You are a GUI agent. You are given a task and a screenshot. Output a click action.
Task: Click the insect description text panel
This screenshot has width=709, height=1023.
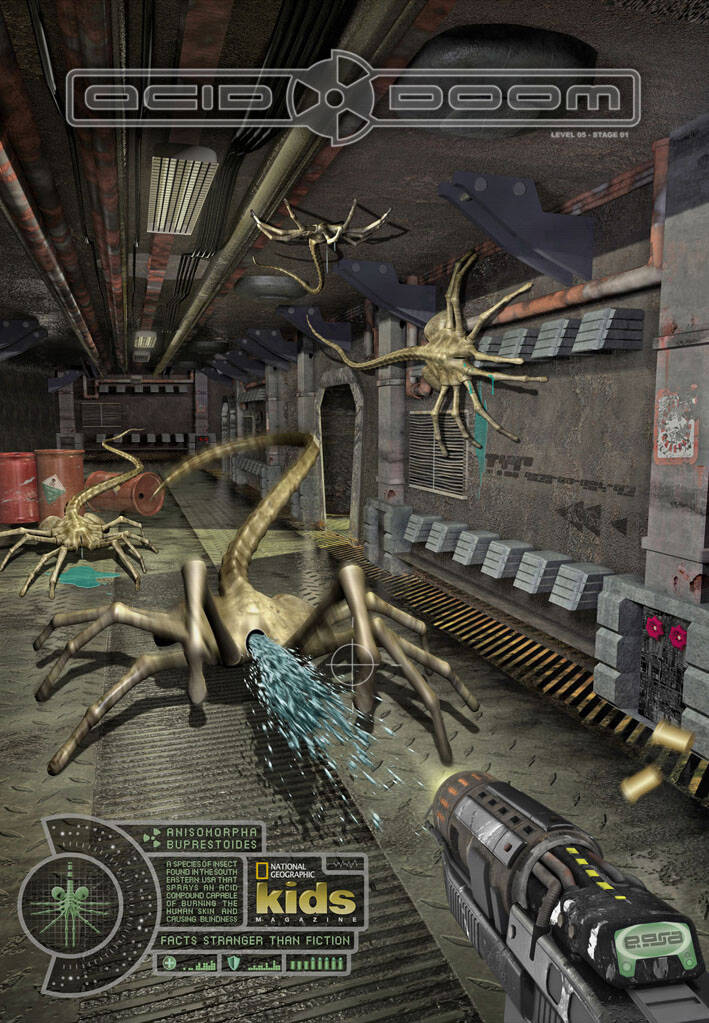(200, 890)
